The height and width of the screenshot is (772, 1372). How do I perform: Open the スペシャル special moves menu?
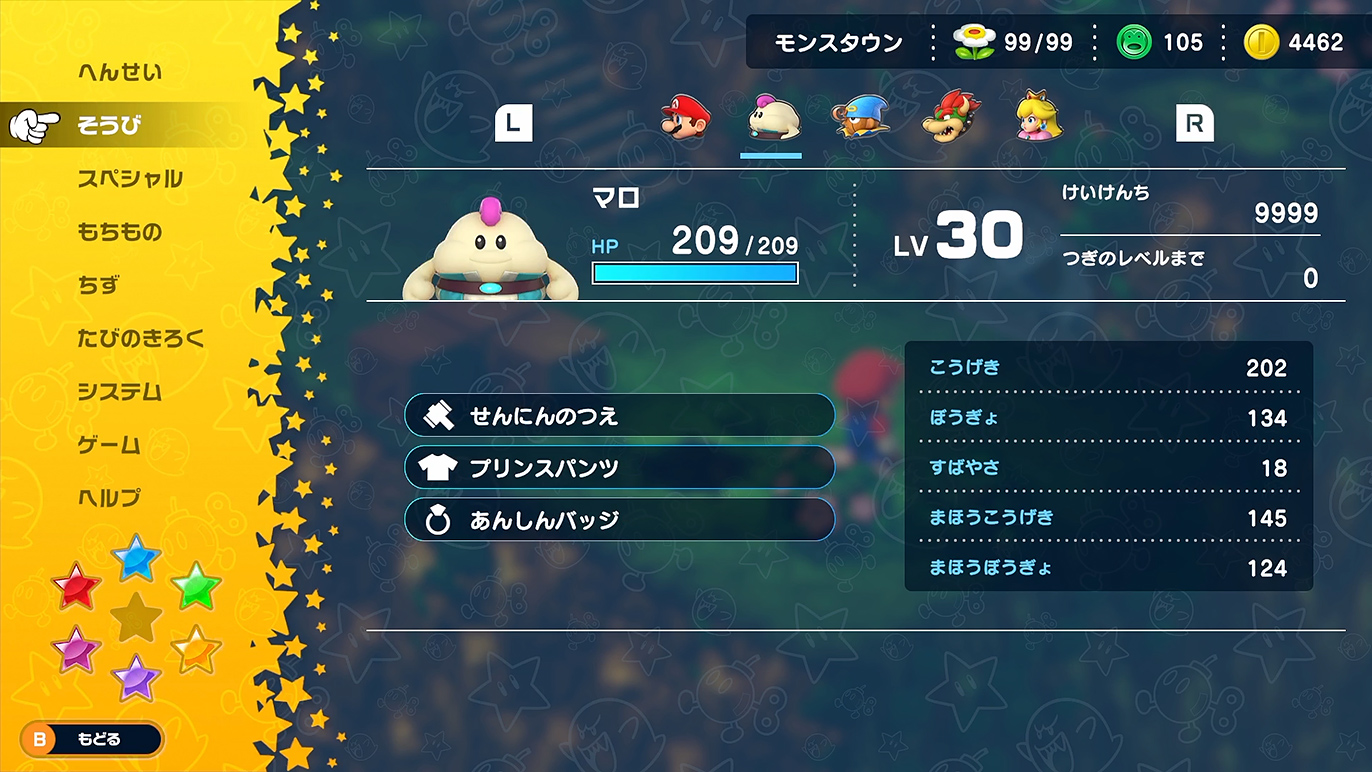point(130,179)
